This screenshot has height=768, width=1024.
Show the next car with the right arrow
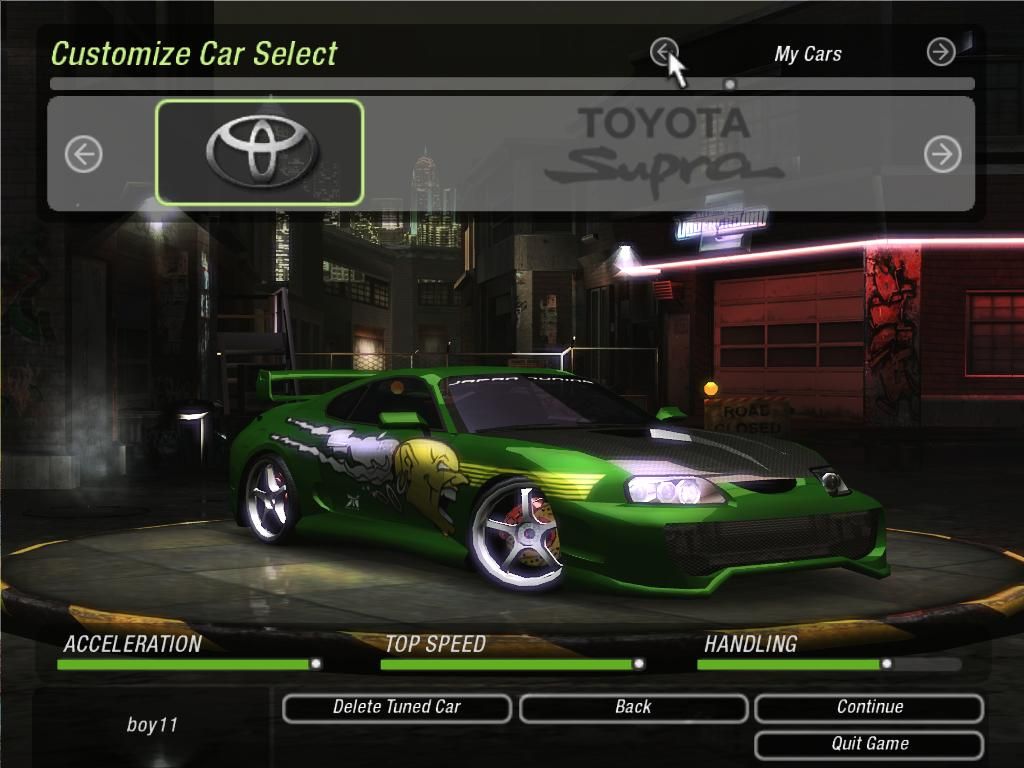pyautogui.click(x=942, y=154)
